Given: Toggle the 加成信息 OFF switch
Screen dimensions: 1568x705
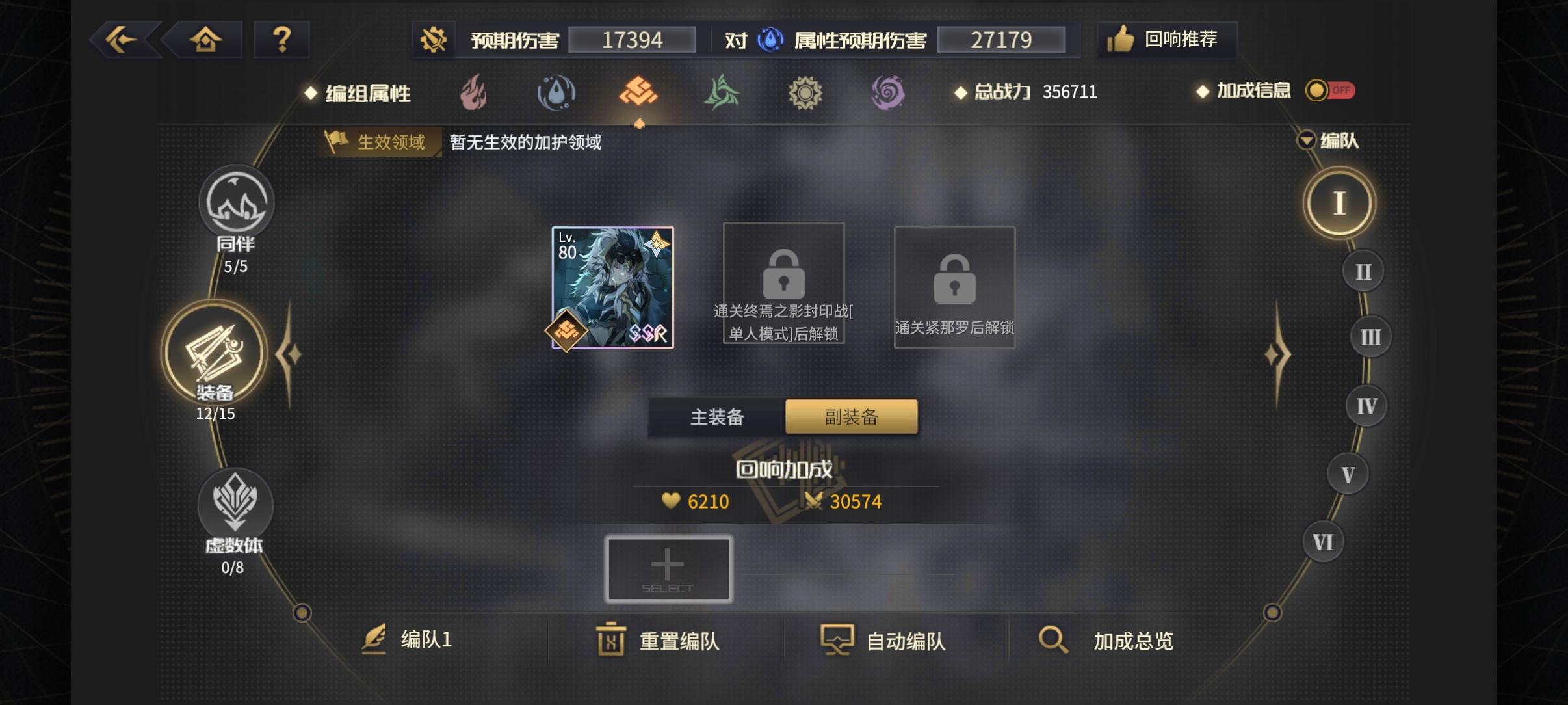Looking at the screenshot, I should coord(1329,91).
